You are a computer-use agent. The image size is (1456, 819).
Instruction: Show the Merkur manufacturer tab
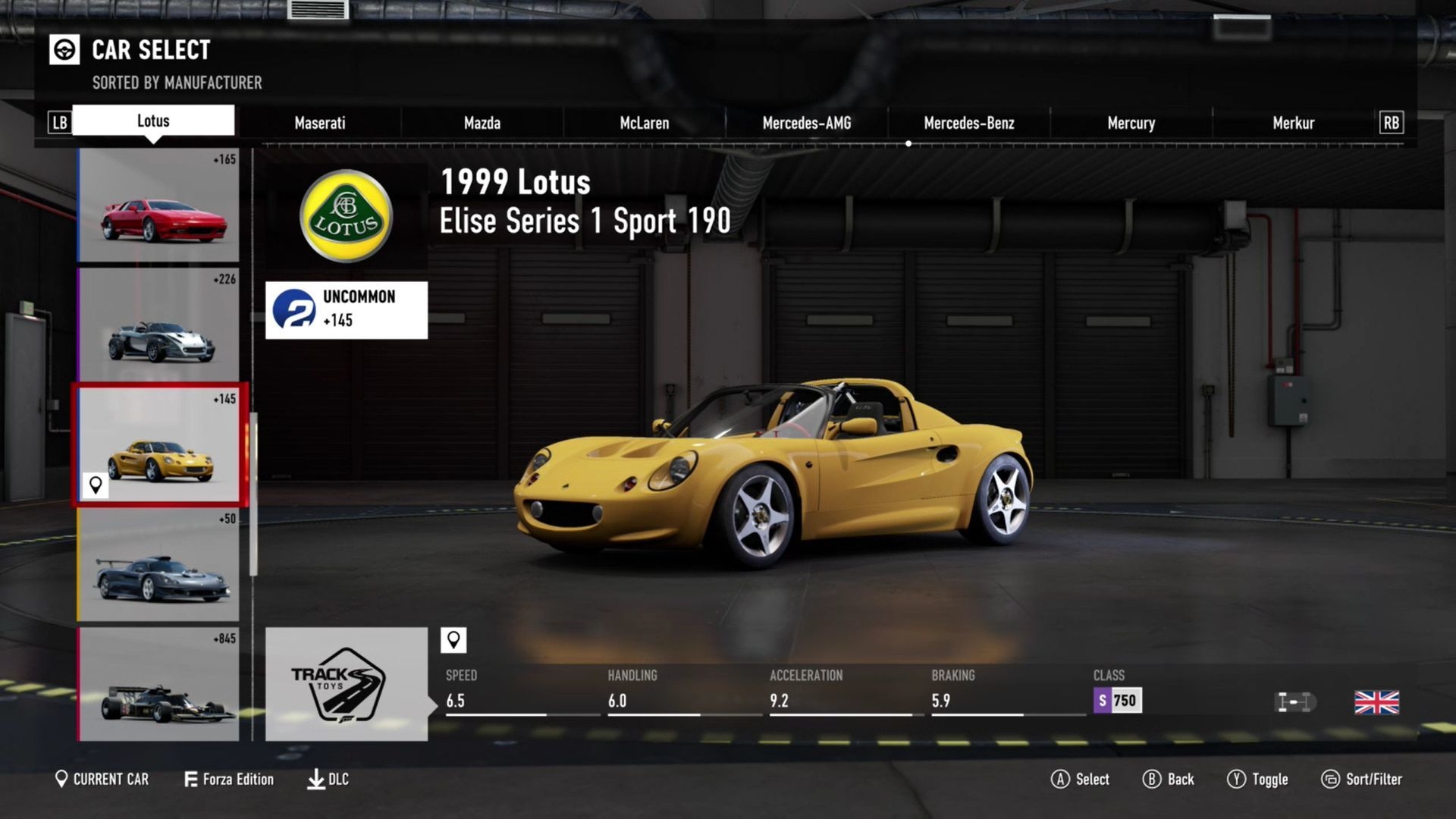(x=1293, y=123)
